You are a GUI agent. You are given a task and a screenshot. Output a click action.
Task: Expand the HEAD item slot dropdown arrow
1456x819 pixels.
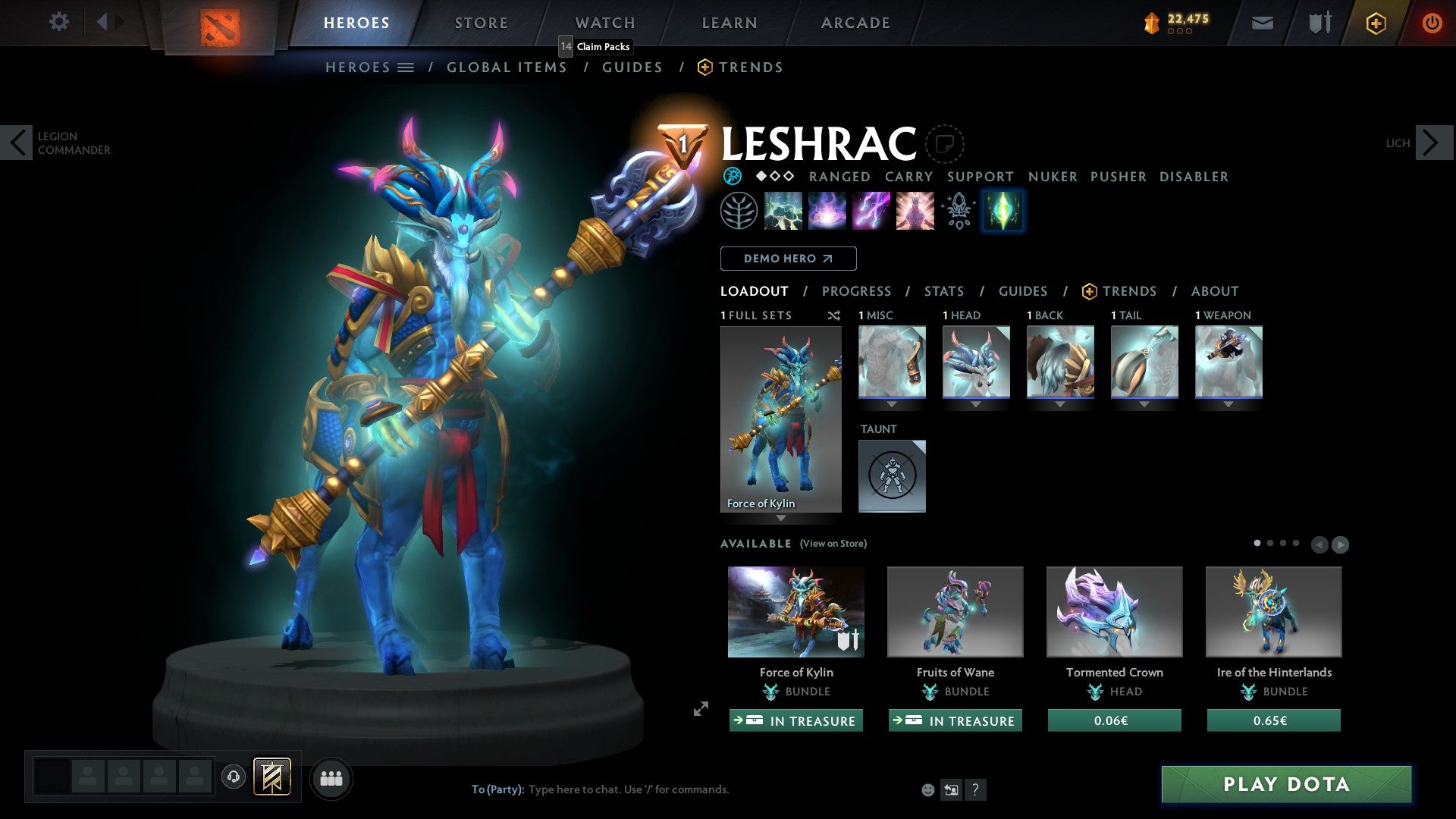coord(976,404)
